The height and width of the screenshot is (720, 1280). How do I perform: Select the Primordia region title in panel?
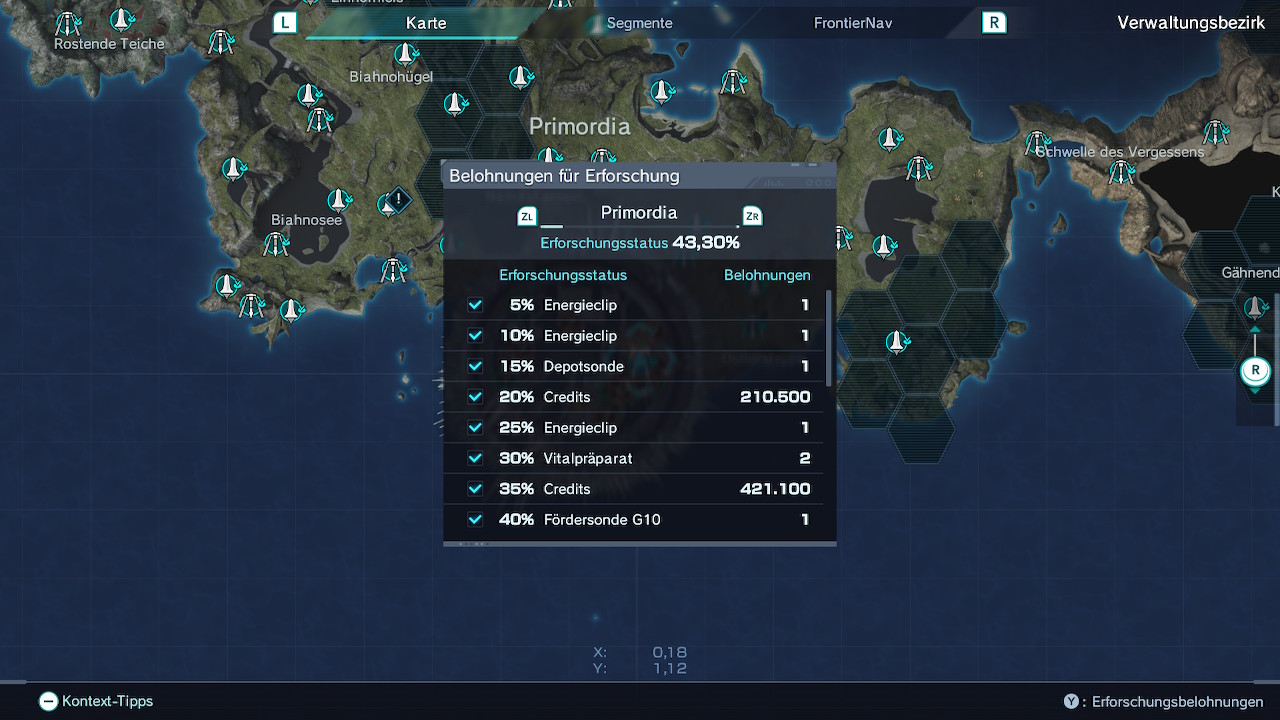coord(638,213)
